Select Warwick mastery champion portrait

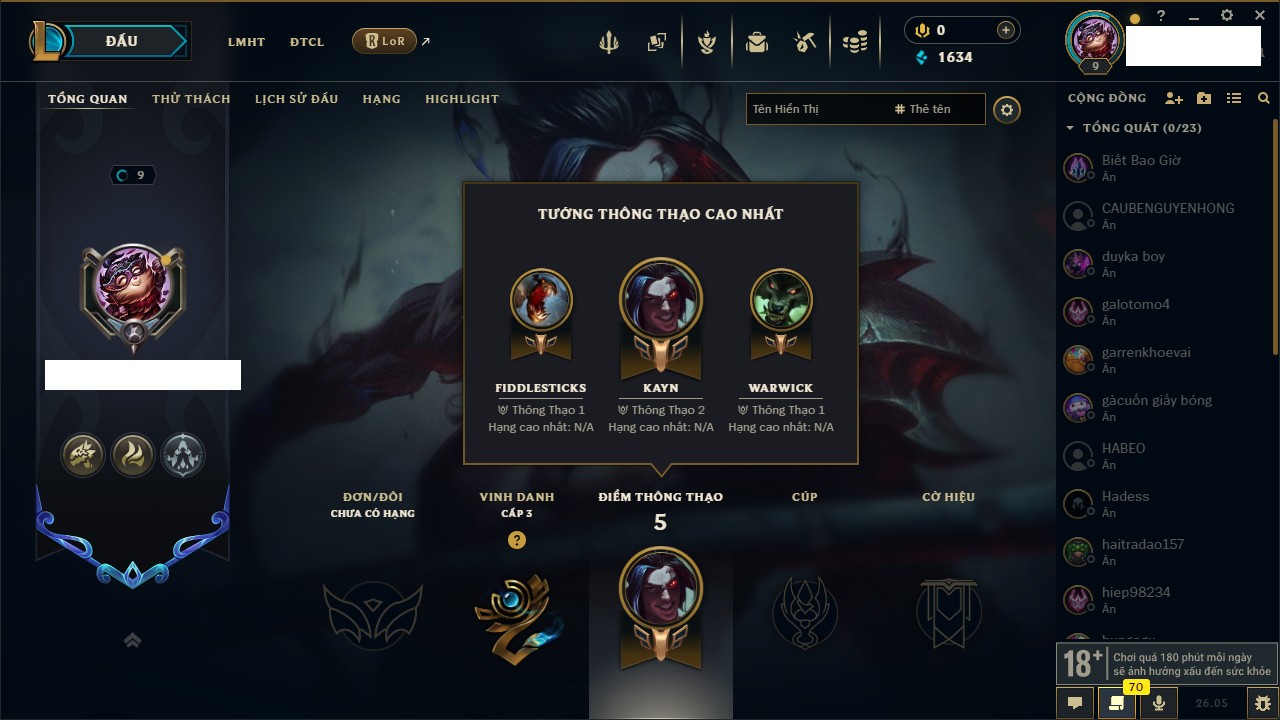point(781,300)
